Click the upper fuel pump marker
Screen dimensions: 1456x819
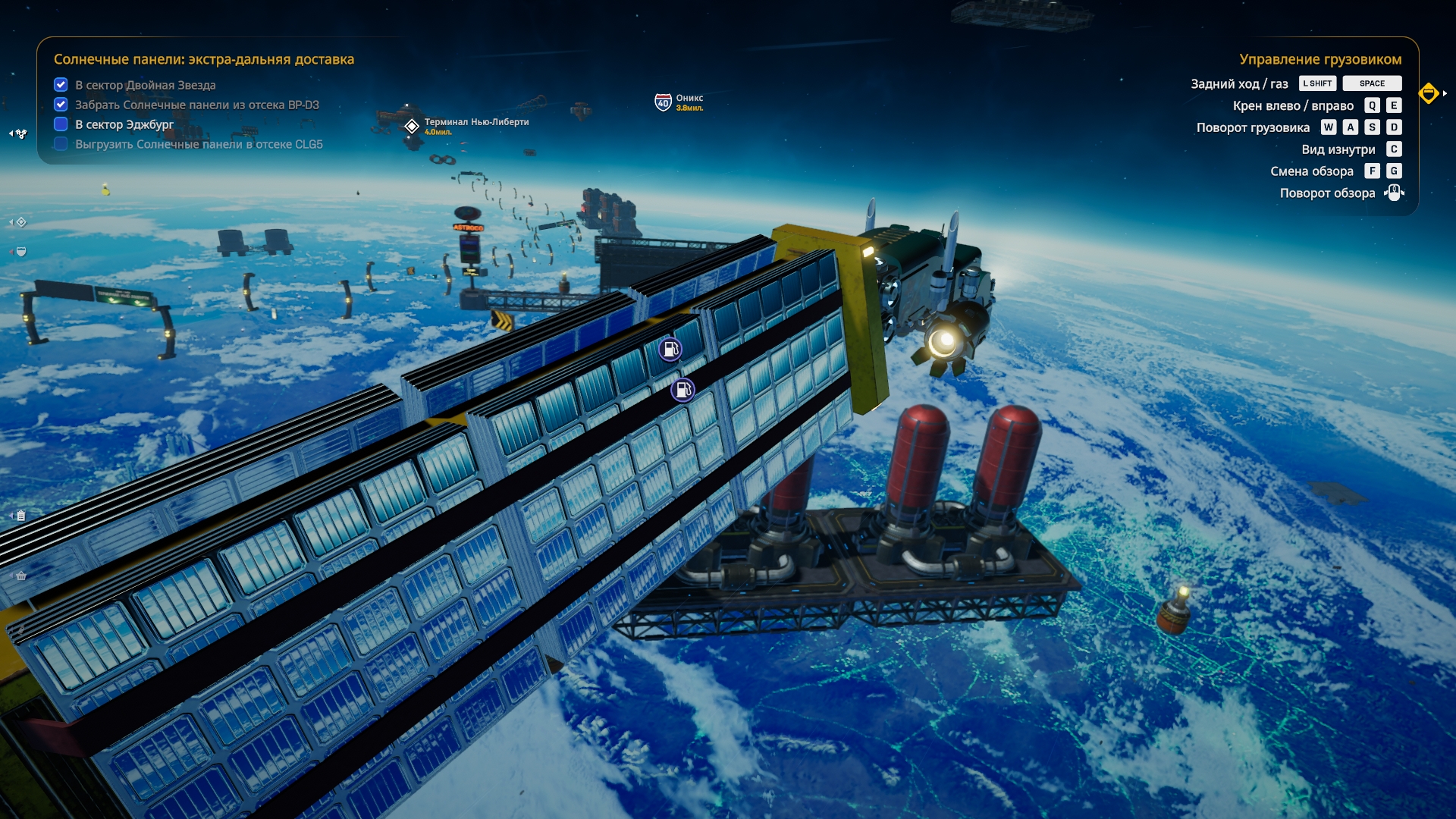(x=670, y=350)
